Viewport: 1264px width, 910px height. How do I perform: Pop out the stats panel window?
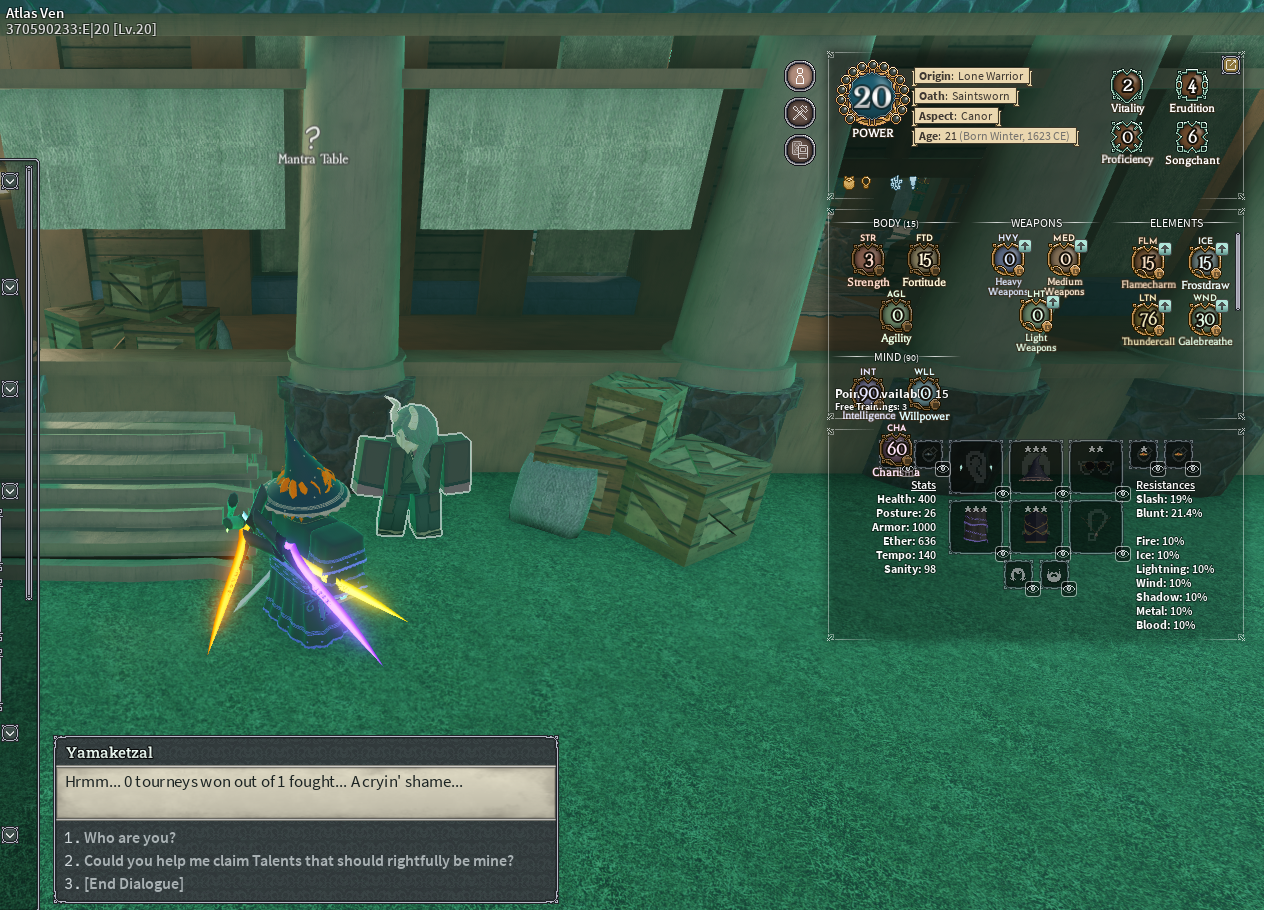coord(1231,65)
